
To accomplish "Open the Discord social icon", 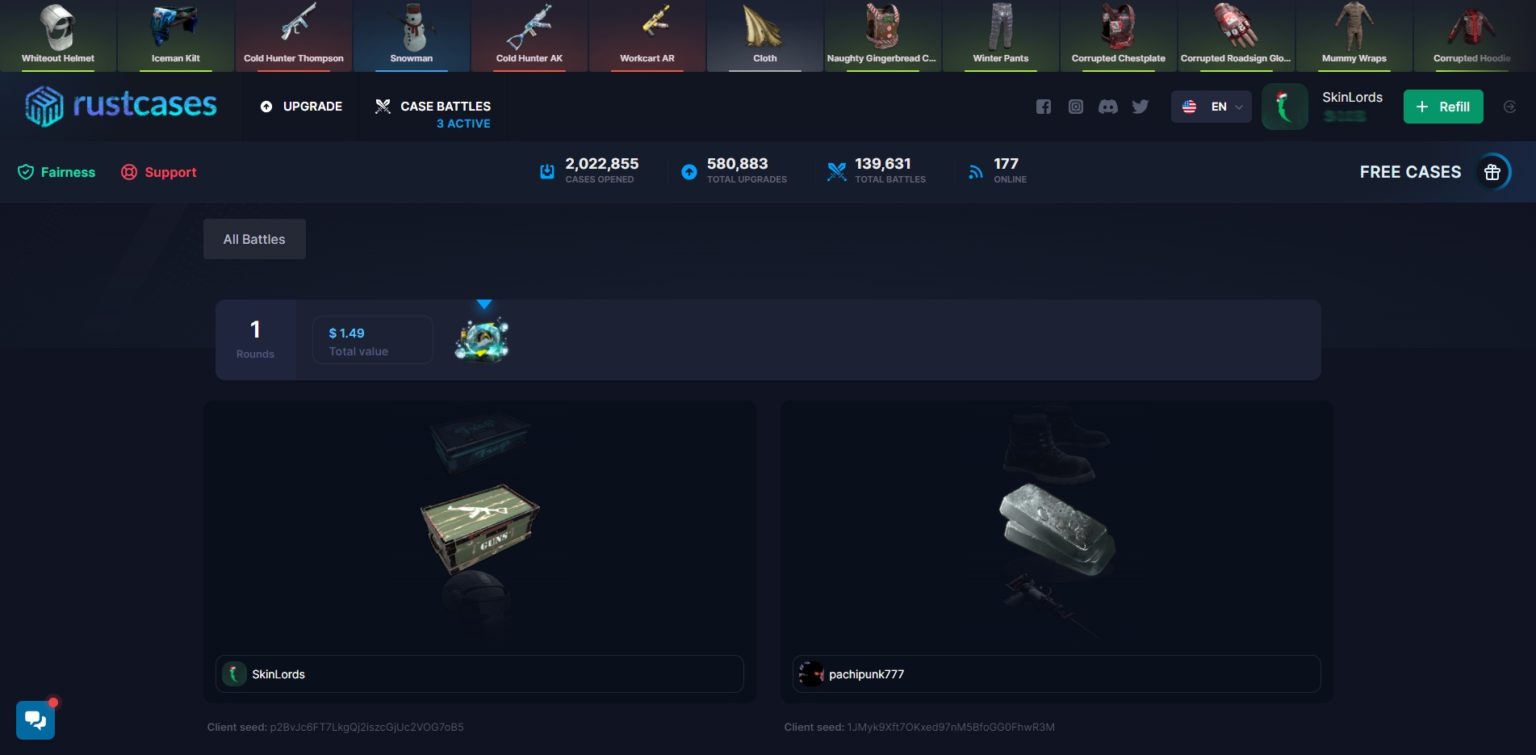I will [x=1108, y=105].
